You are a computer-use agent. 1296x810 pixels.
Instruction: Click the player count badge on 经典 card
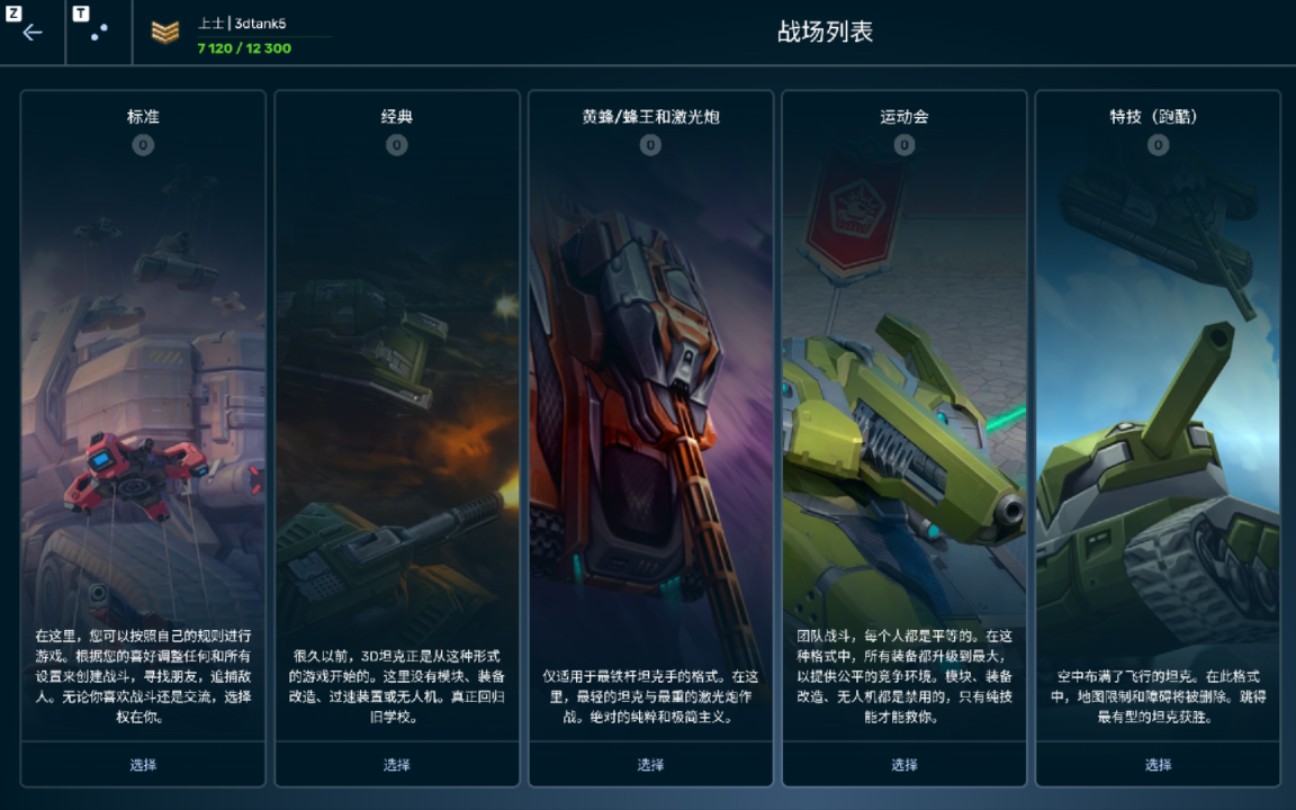coord(396,143)
